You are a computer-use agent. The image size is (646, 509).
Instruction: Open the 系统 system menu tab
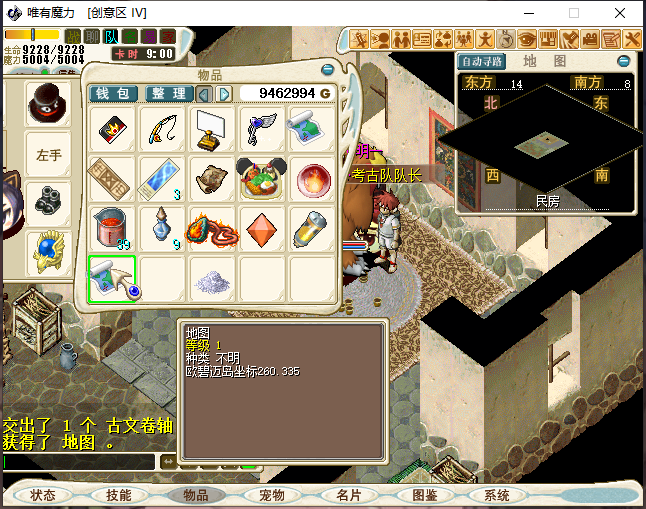click(497, 495)
